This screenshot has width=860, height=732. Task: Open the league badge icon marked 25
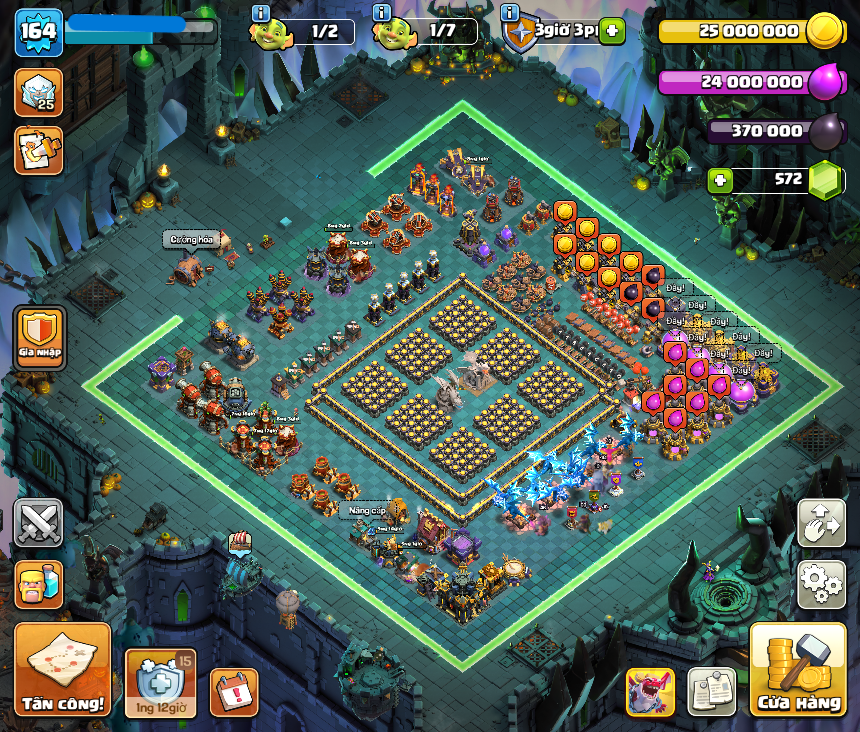click(38, 92)
